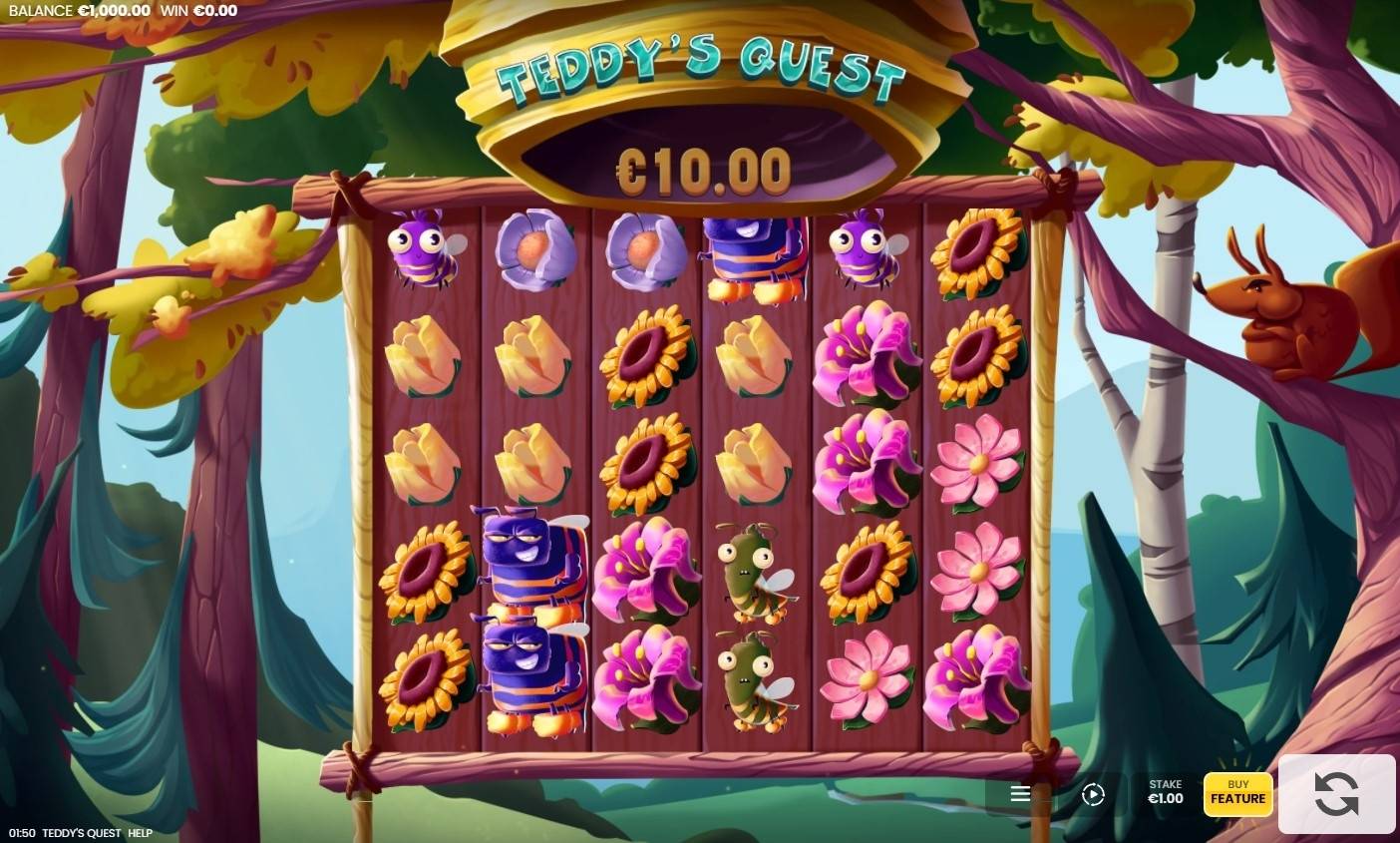Select the grinning caterpillar symbol
This screenshot has height=843, width=1400.
click(x=532, y=564)
